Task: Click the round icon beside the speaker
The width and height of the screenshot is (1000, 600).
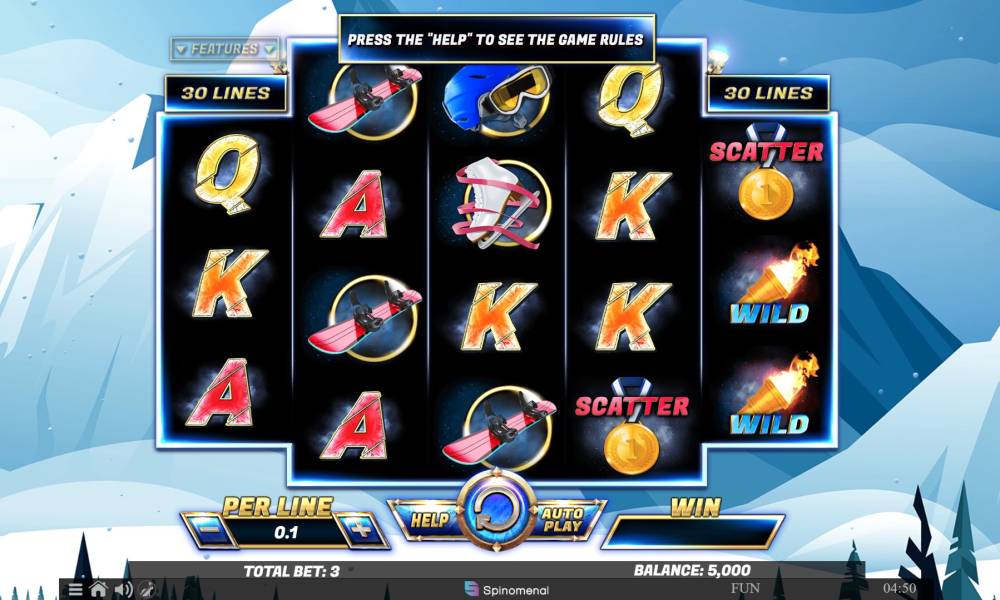Action: coord(147,589)
